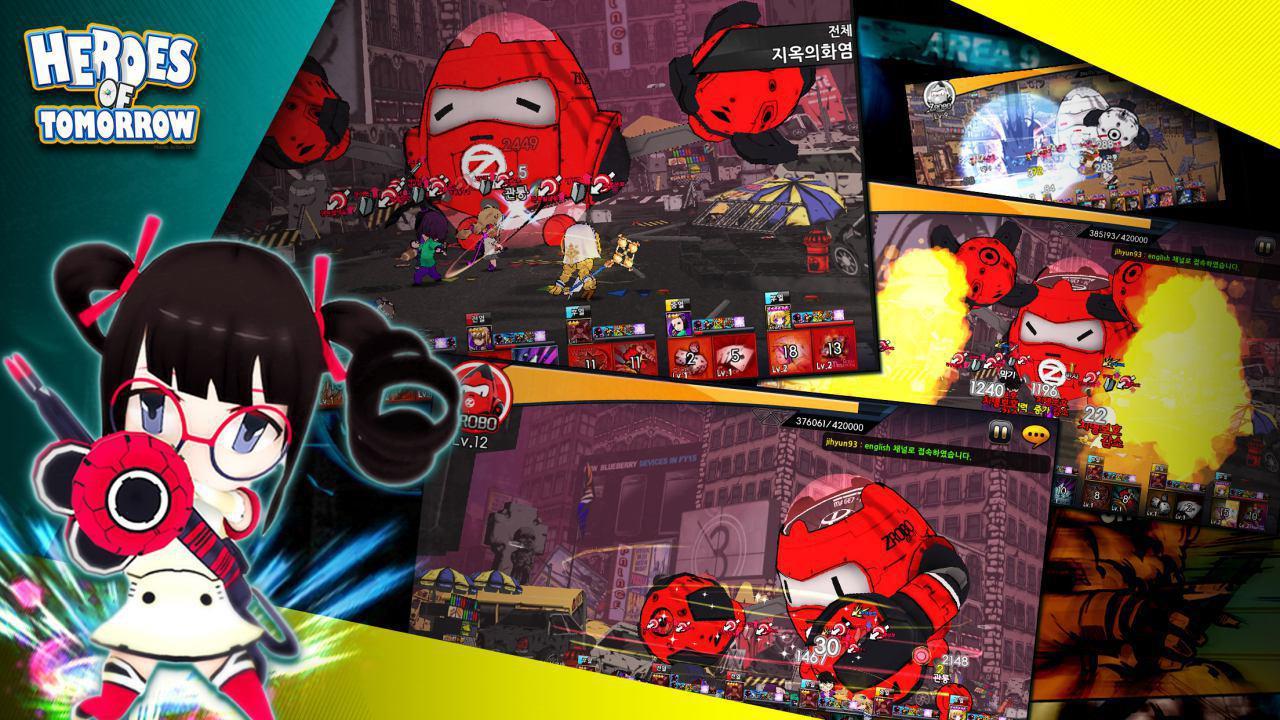Viewport: 1280px width, 720px height.
Task: Activate the playing cards skill showing 5
Action: 733,357
